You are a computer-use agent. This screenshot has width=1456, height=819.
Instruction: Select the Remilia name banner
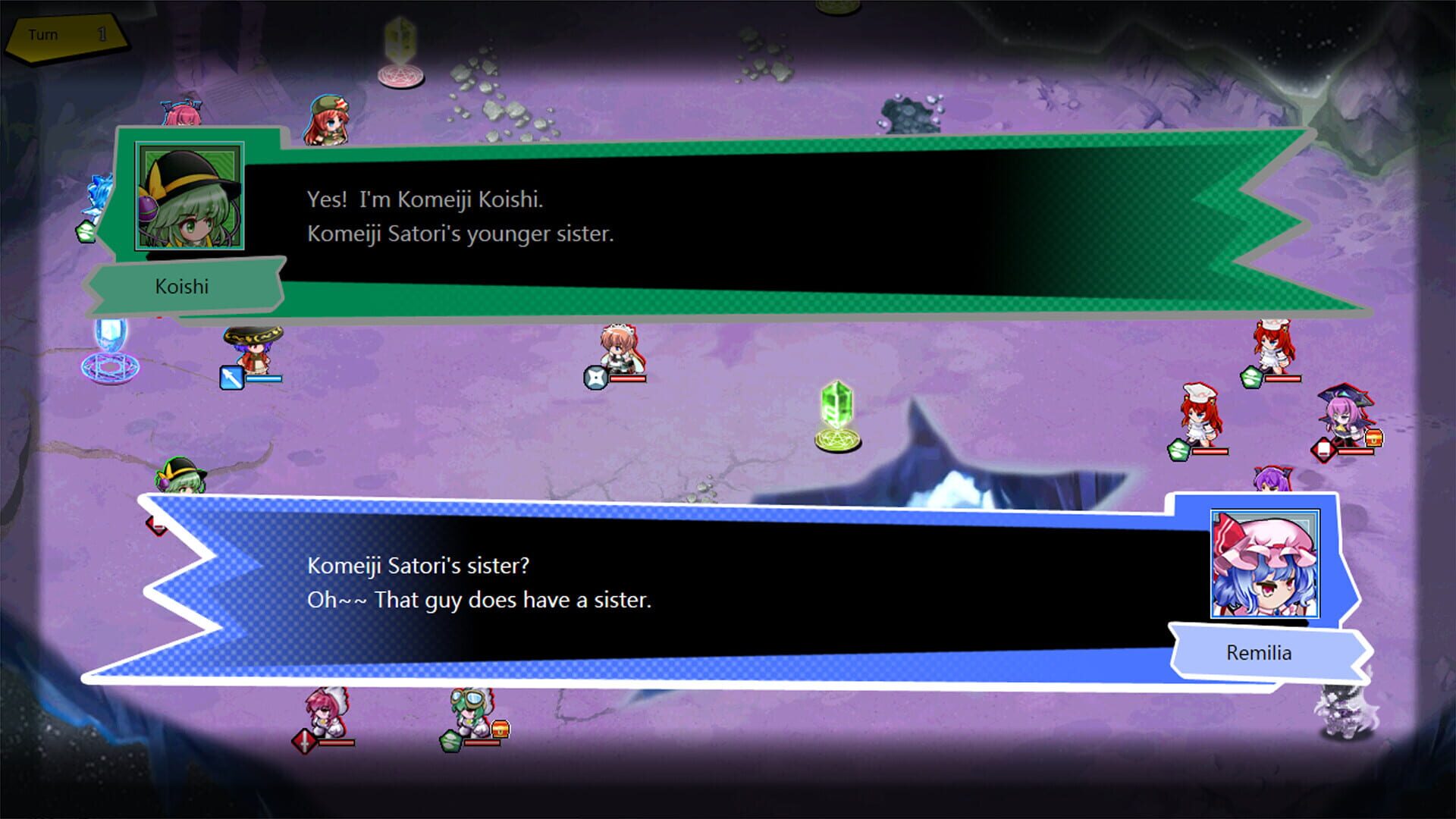[x=1260, y=653]
